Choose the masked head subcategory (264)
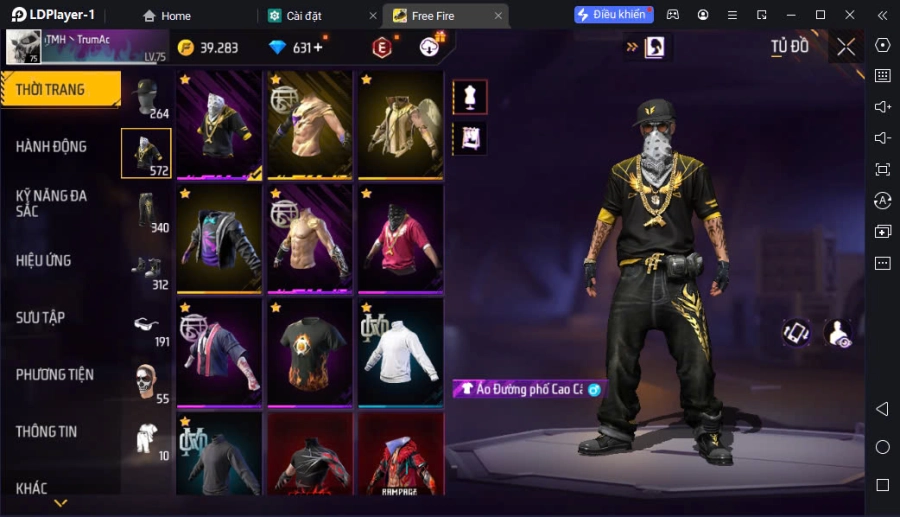Image resolution: width=900 pixels, height=517 pixels. point(146,98)
